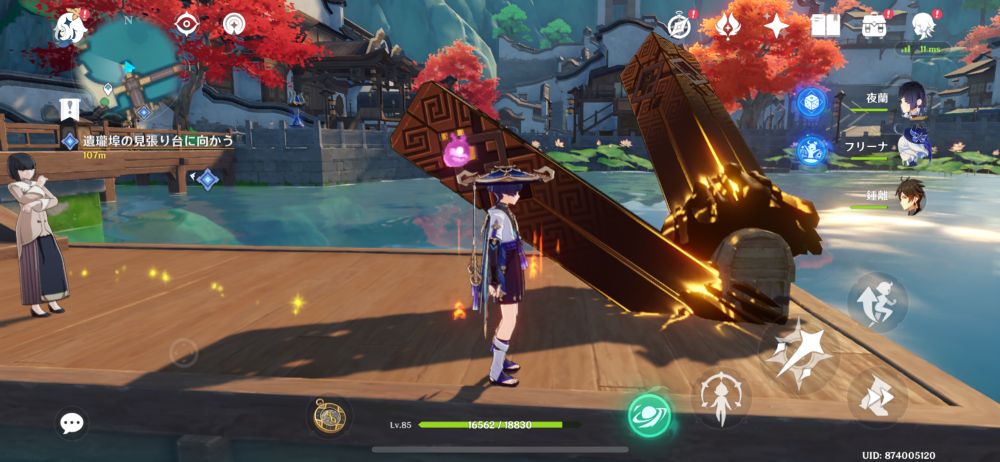Open the Adventurer Handbook book icon
This screenshot has width=1000, height=462.
pos(825,25)
